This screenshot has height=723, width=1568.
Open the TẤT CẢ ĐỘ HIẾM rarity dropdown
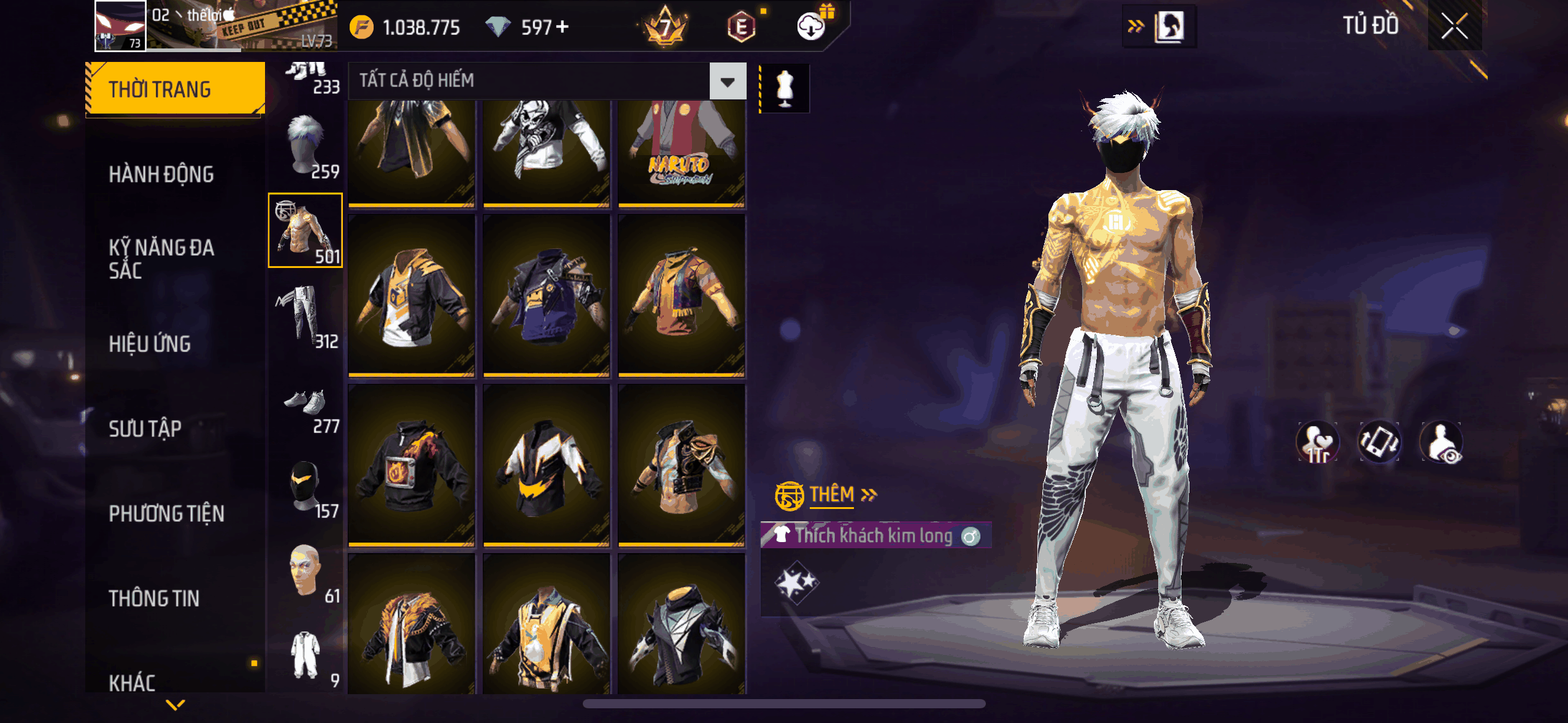(x=728, y=81)
